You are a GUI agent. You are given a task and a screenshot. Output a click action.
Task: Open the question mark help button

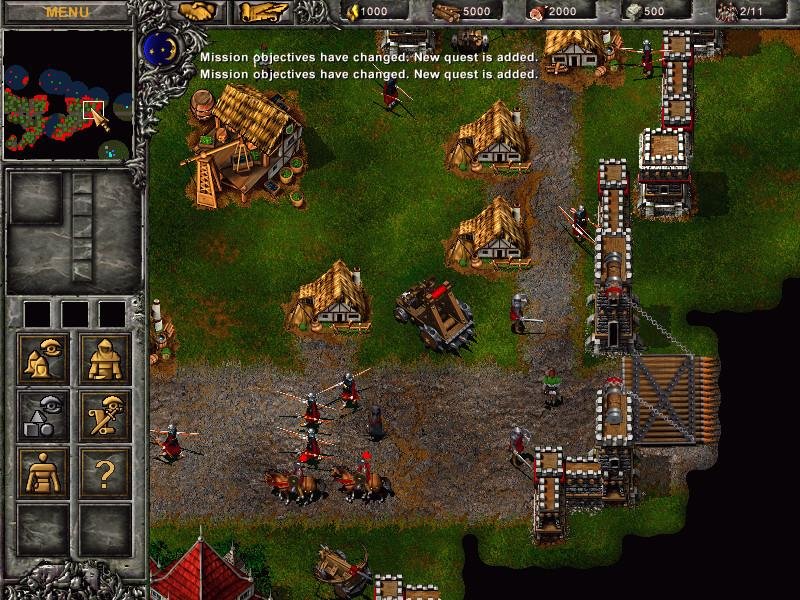click(105, 472)
